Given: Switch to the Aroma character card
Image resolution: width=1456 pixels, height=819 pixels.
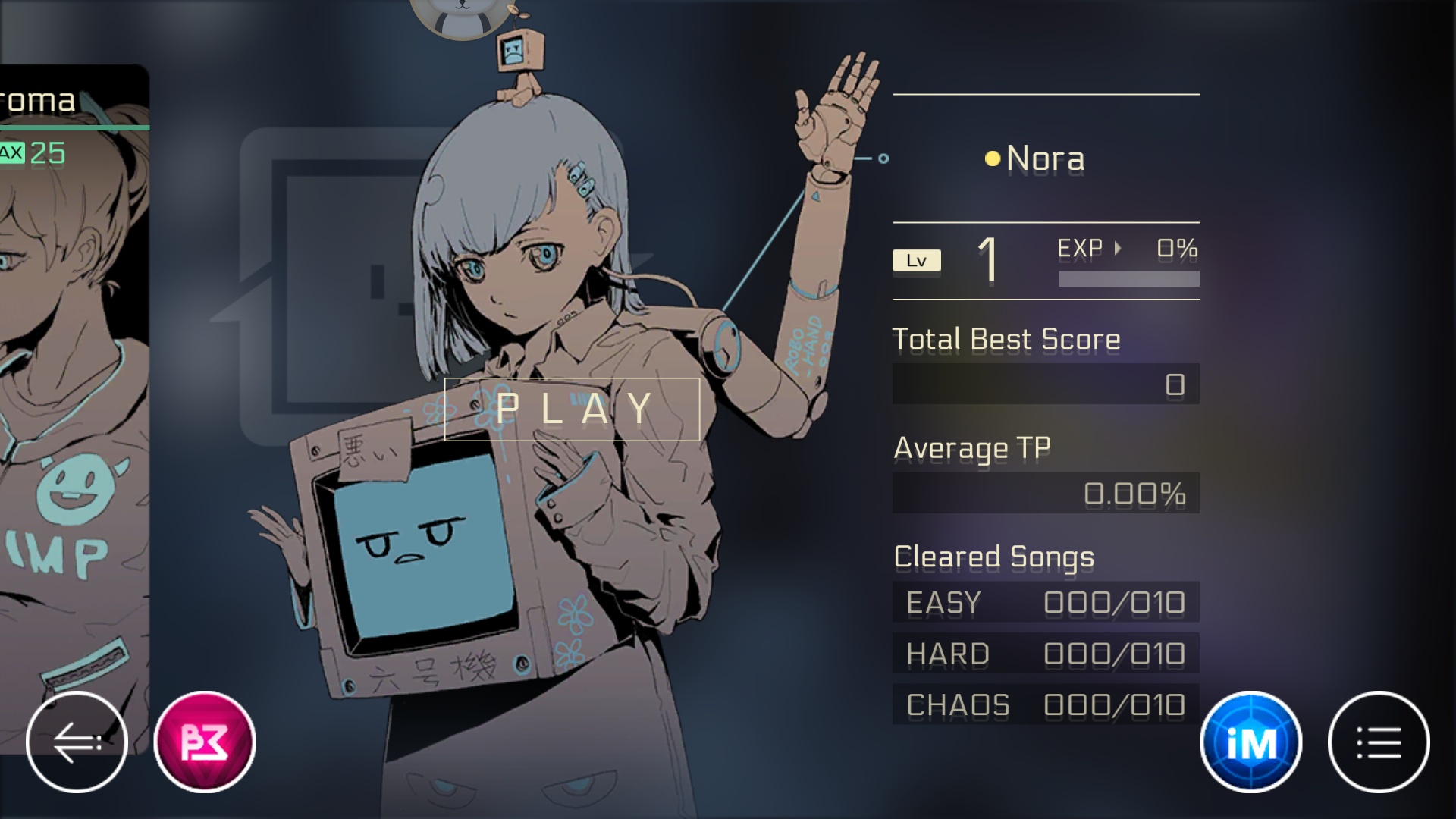Looking at the screenshot, I should 68,379.
